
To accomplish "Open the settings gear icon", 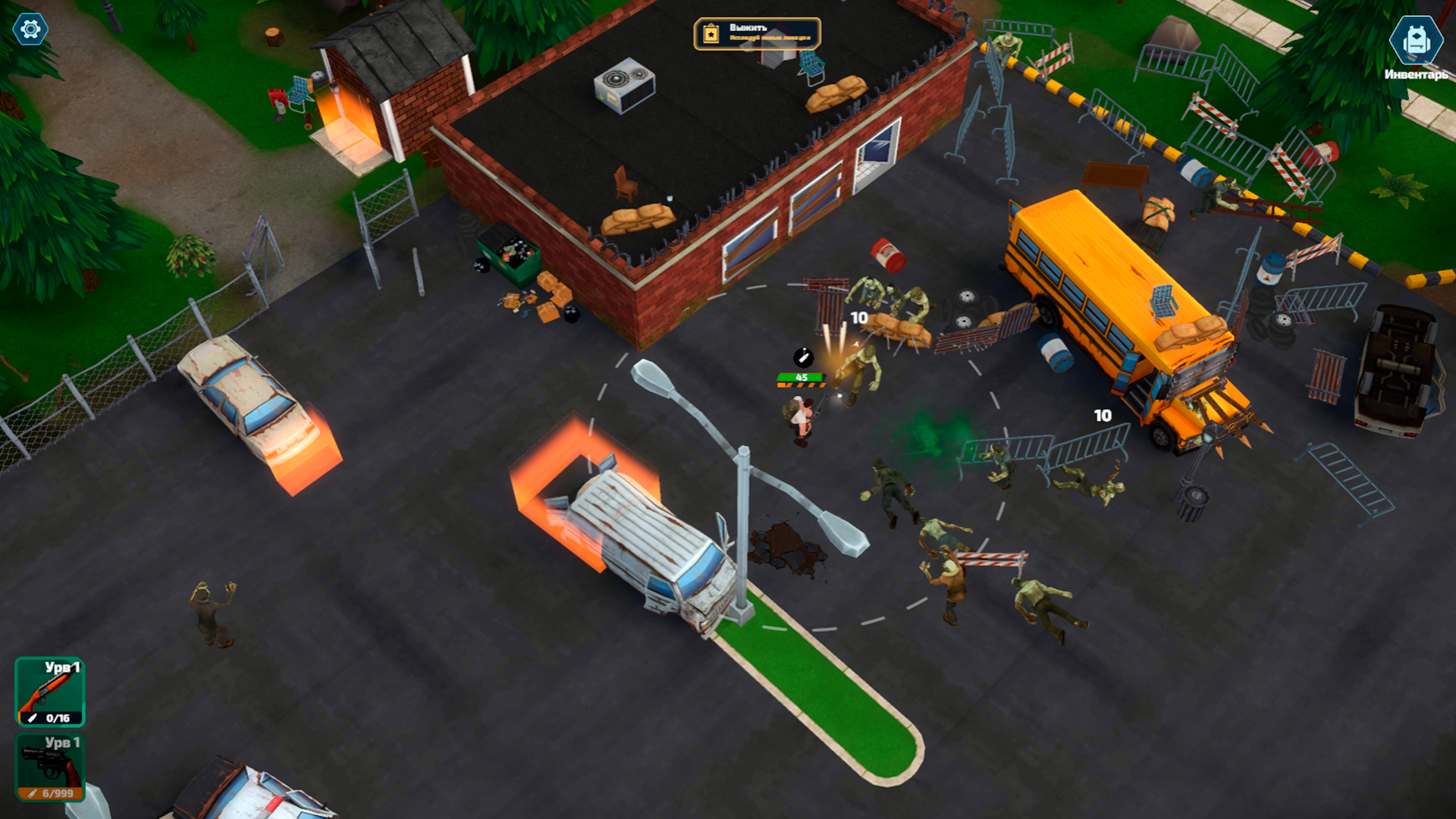I will coord(29,29).
